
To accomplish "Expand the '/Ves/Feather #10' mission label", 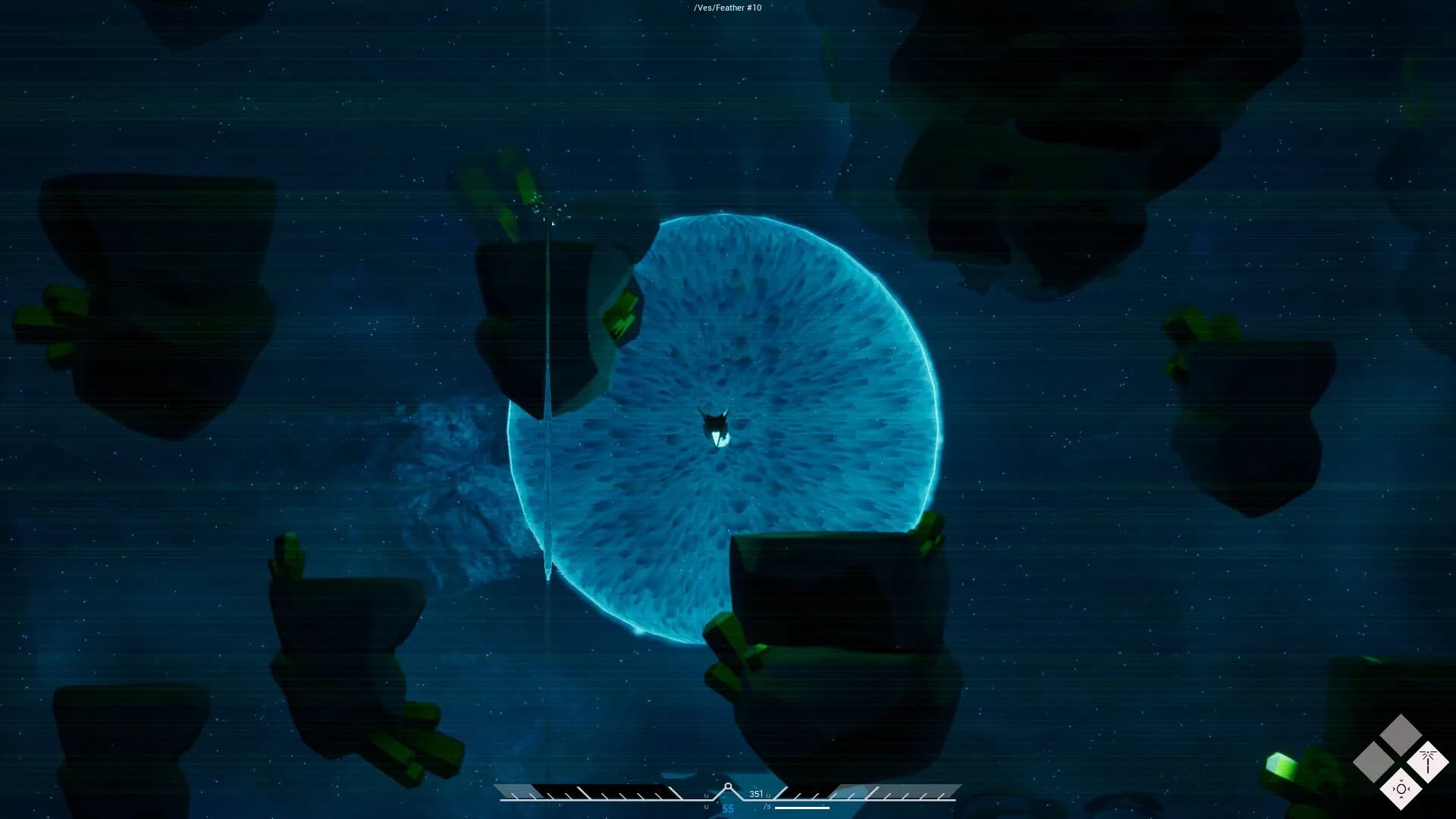I will (728, 8).
